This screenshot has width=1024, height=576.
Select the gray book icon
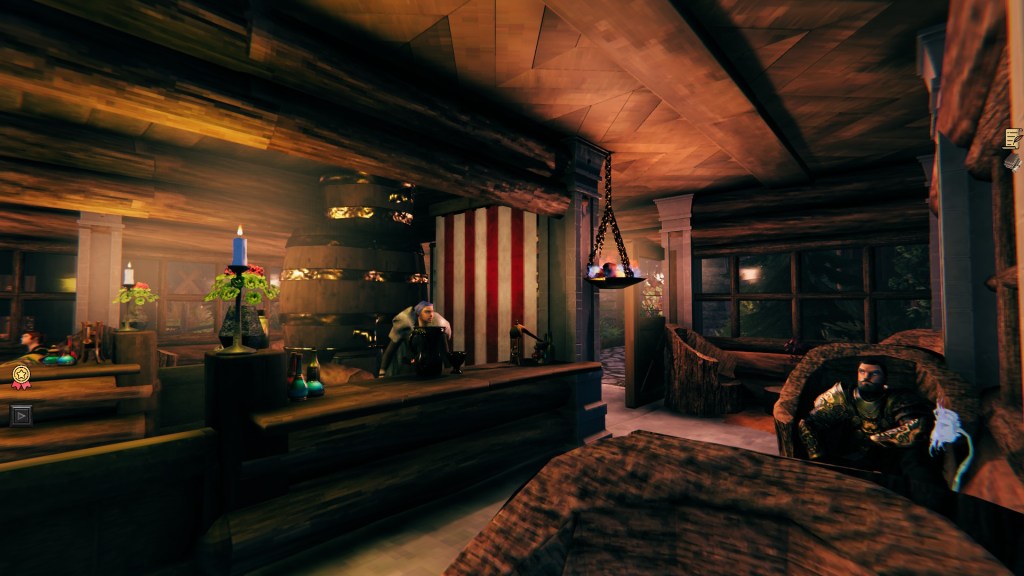coord(1012,161)
